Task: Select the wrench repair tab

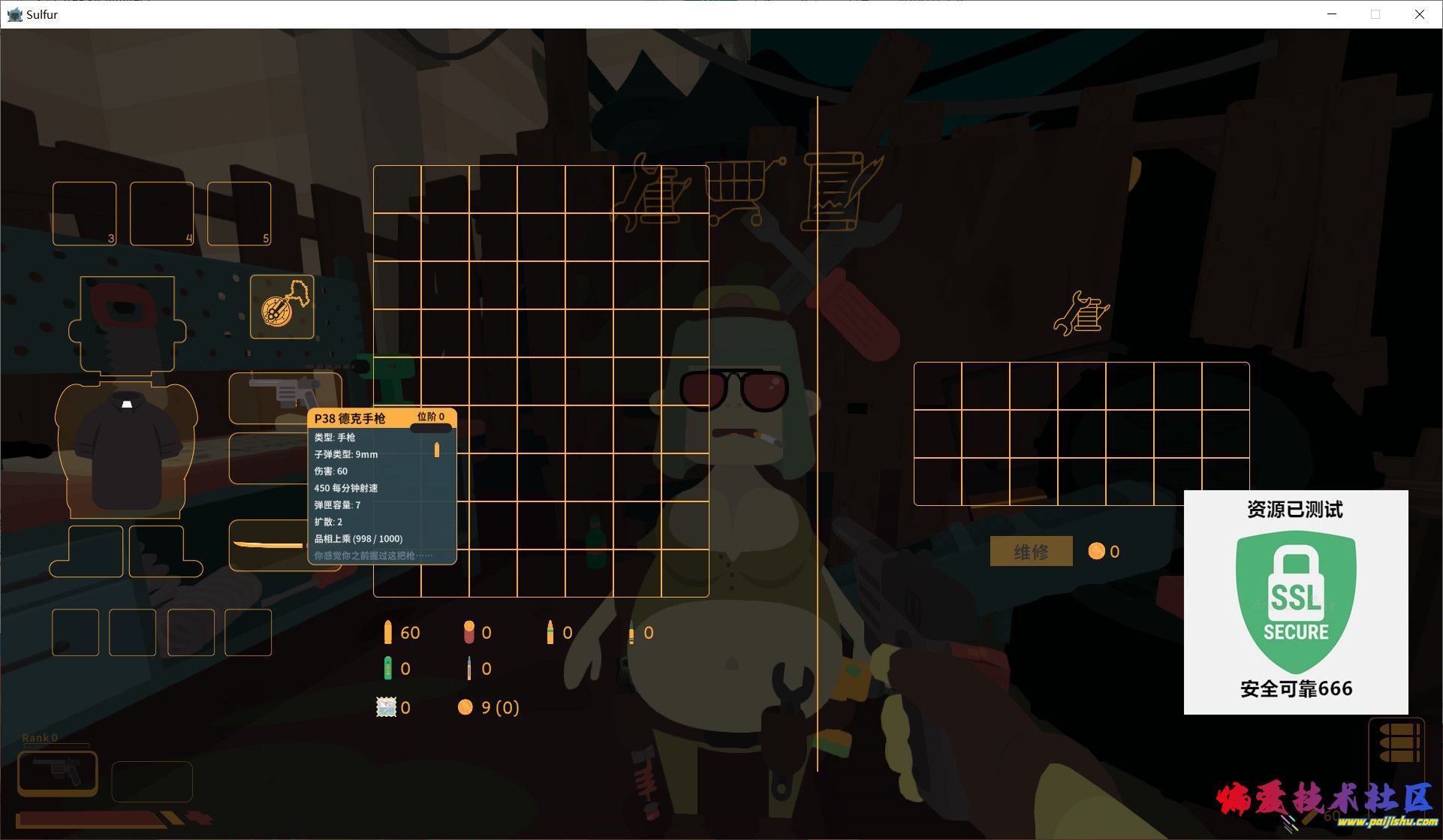Action: coord(652,192)
